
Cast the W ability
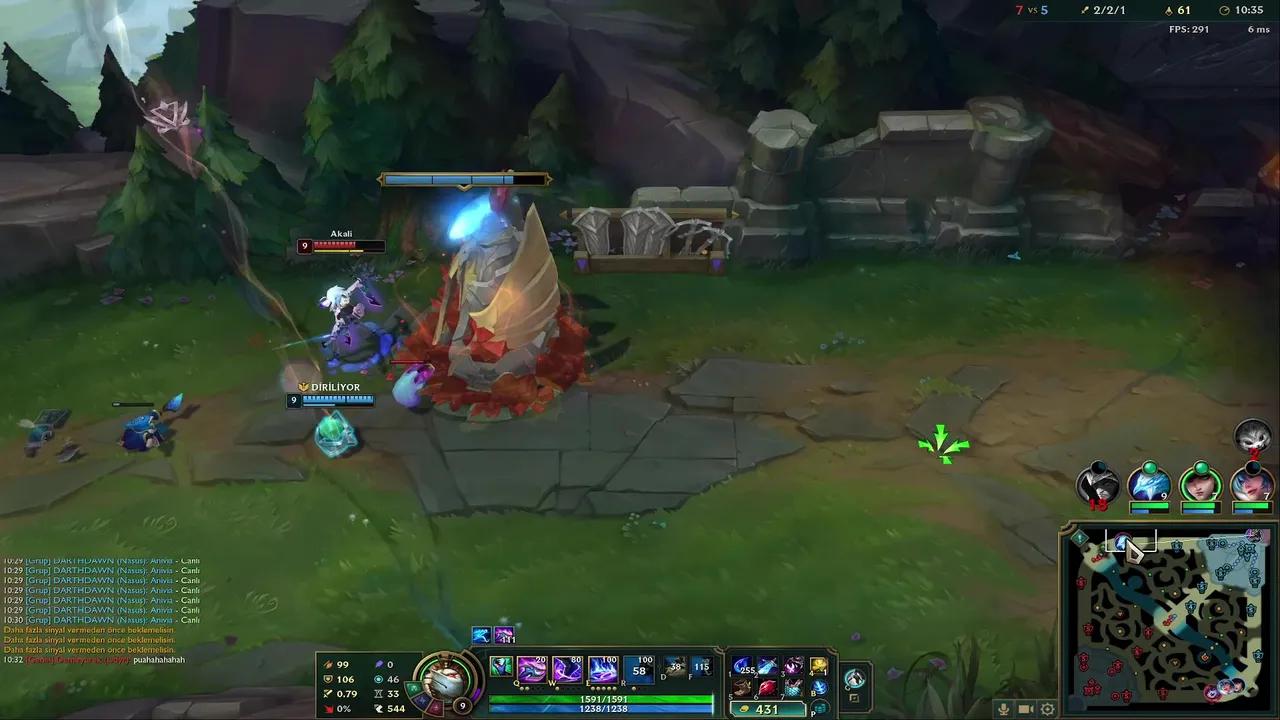(x=566, y=668)
